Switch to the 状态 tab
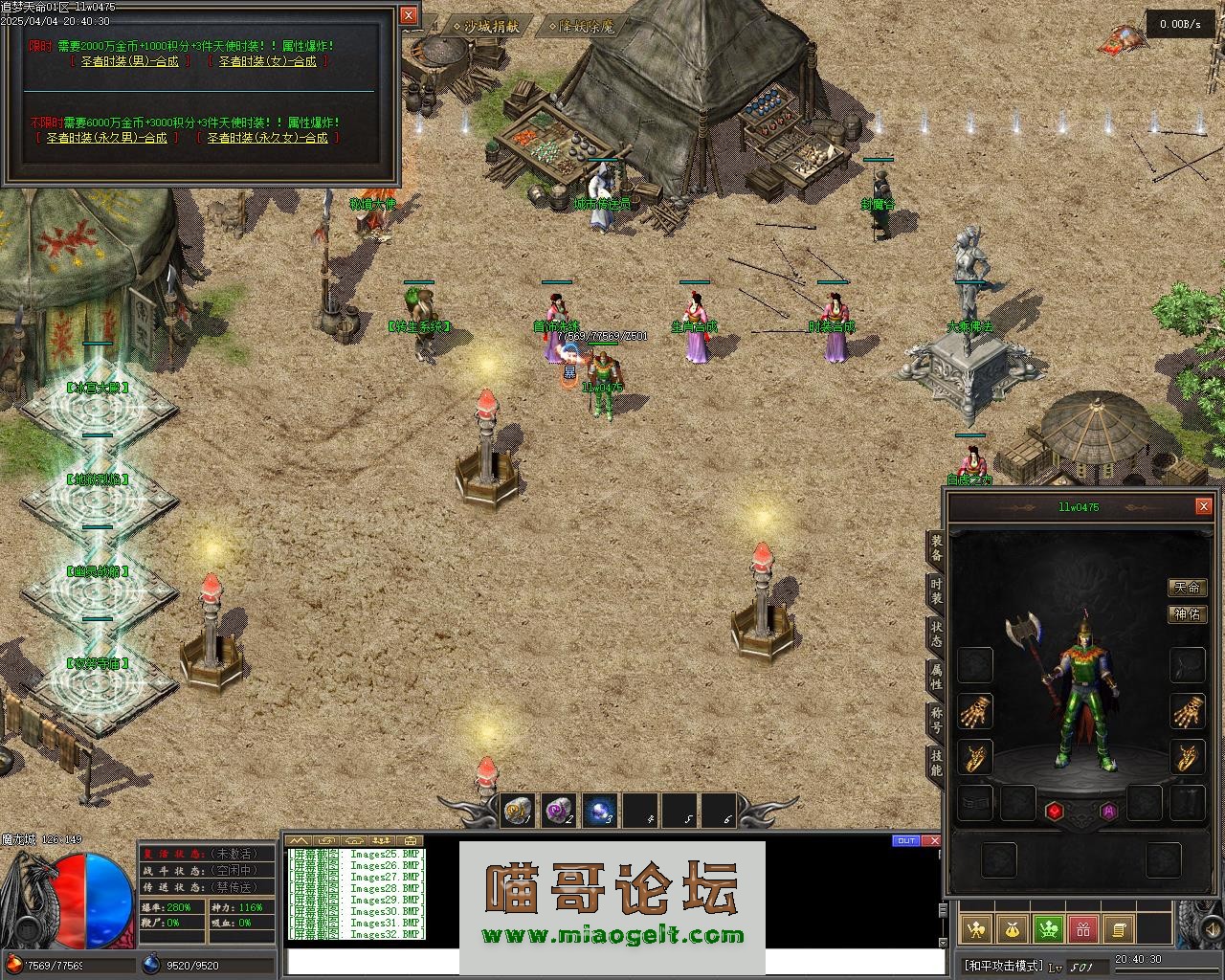This screenshot has height=980, width=1225. 936,634
